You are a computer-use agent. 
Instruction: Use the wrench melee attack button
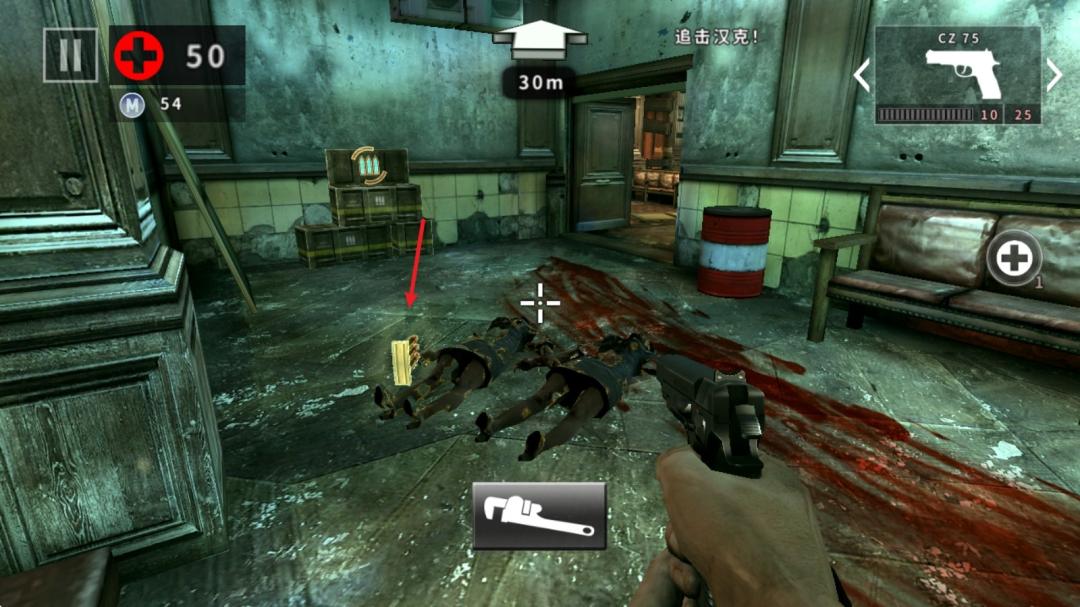539,515
